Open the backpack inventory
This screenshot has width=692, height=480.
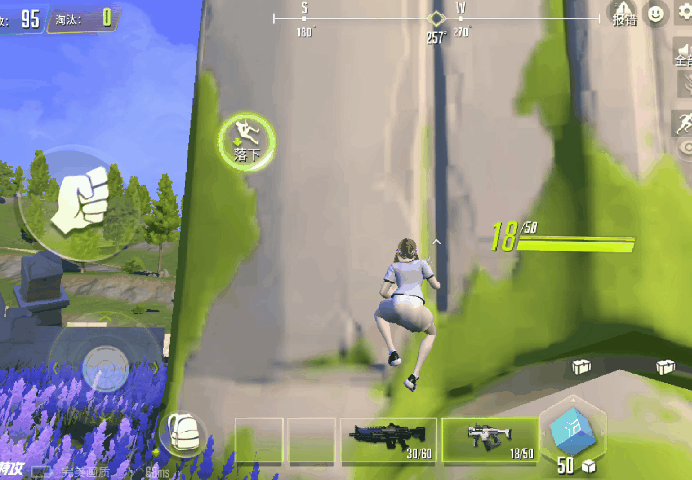[x=183, y=434]
